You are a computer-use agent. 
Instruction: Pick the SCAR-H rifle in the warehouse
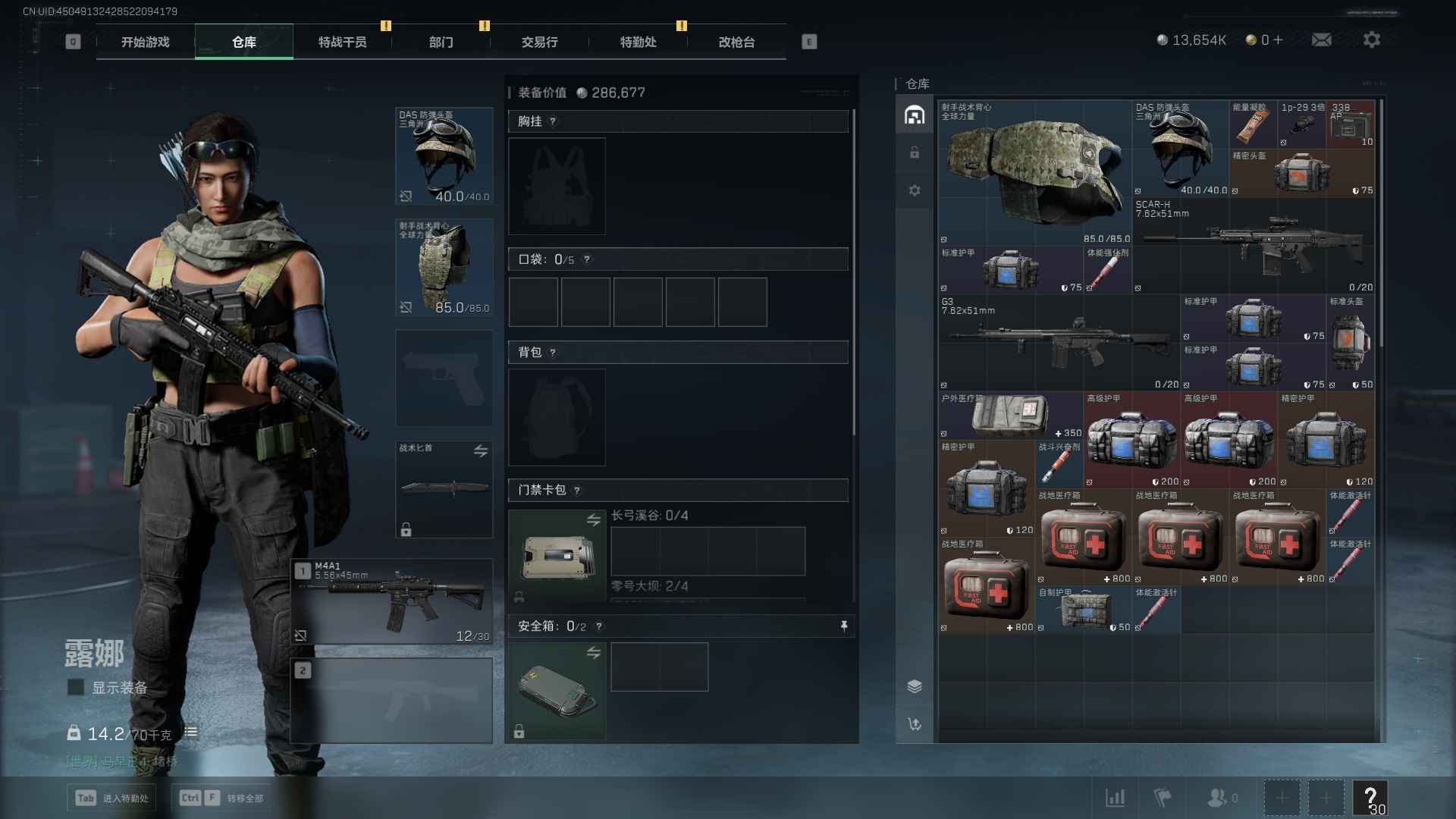1254,246
